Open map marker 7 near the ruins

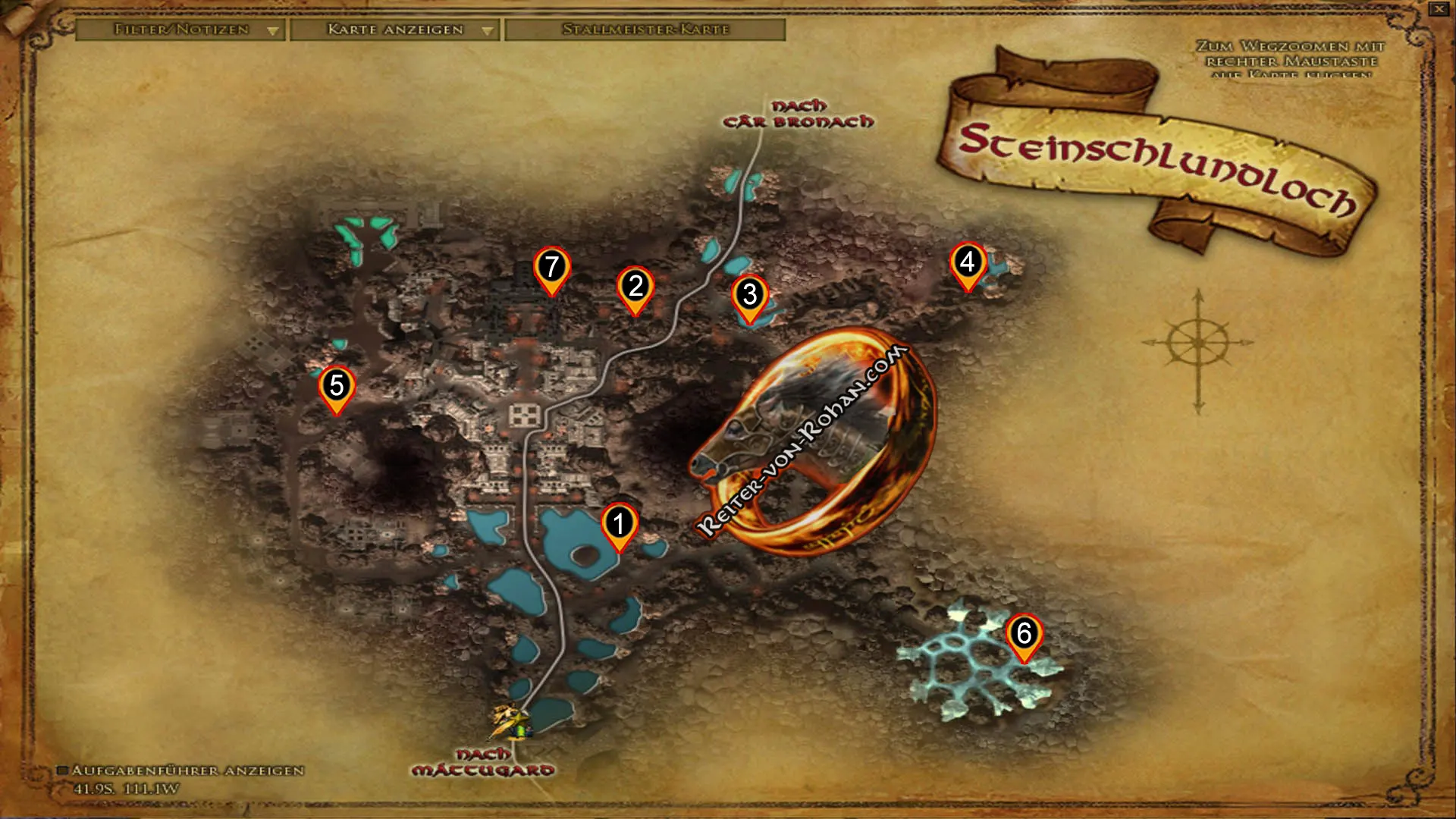[x=553, y=267]
